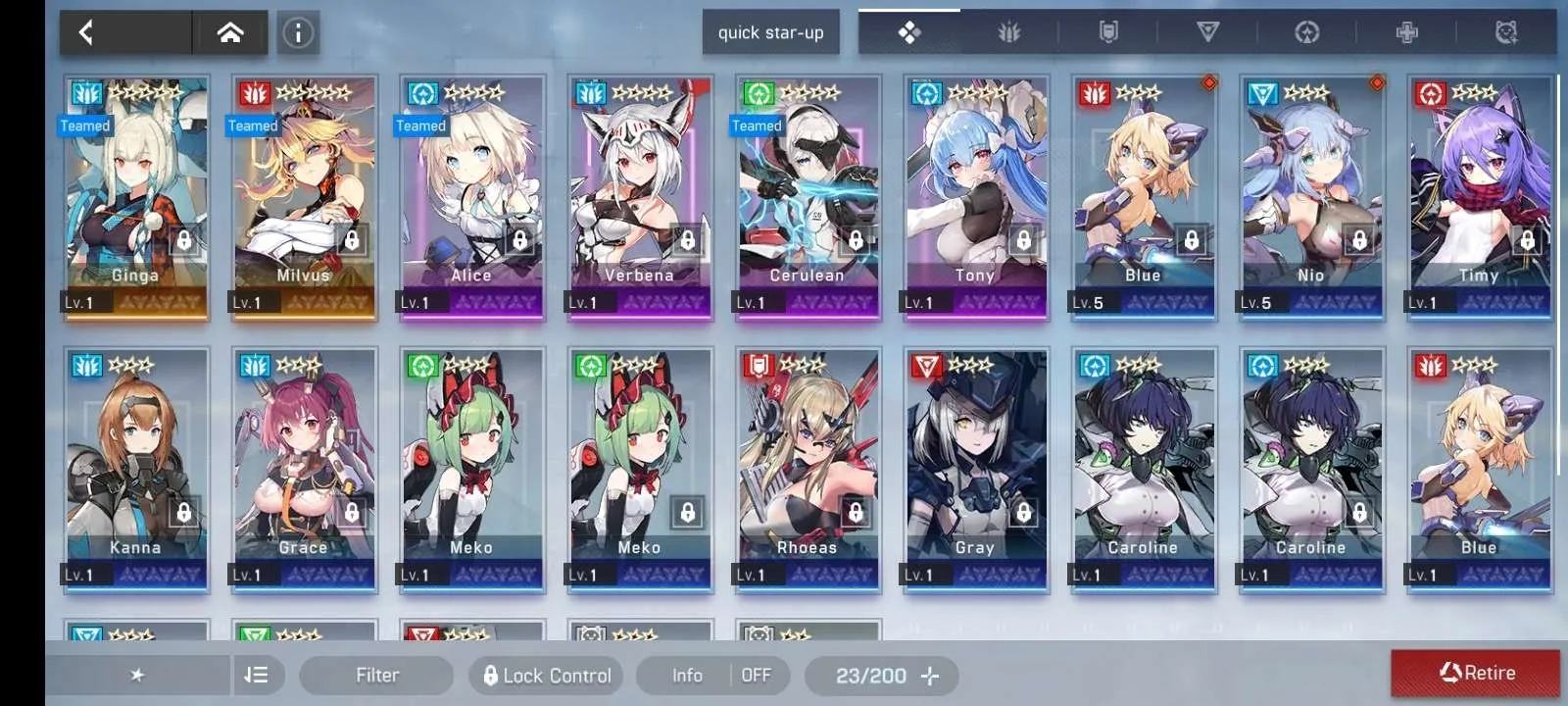The width and height of the screenshot is (1568, 706).
Task: Tap the red Retire button
Action: 1475,673
